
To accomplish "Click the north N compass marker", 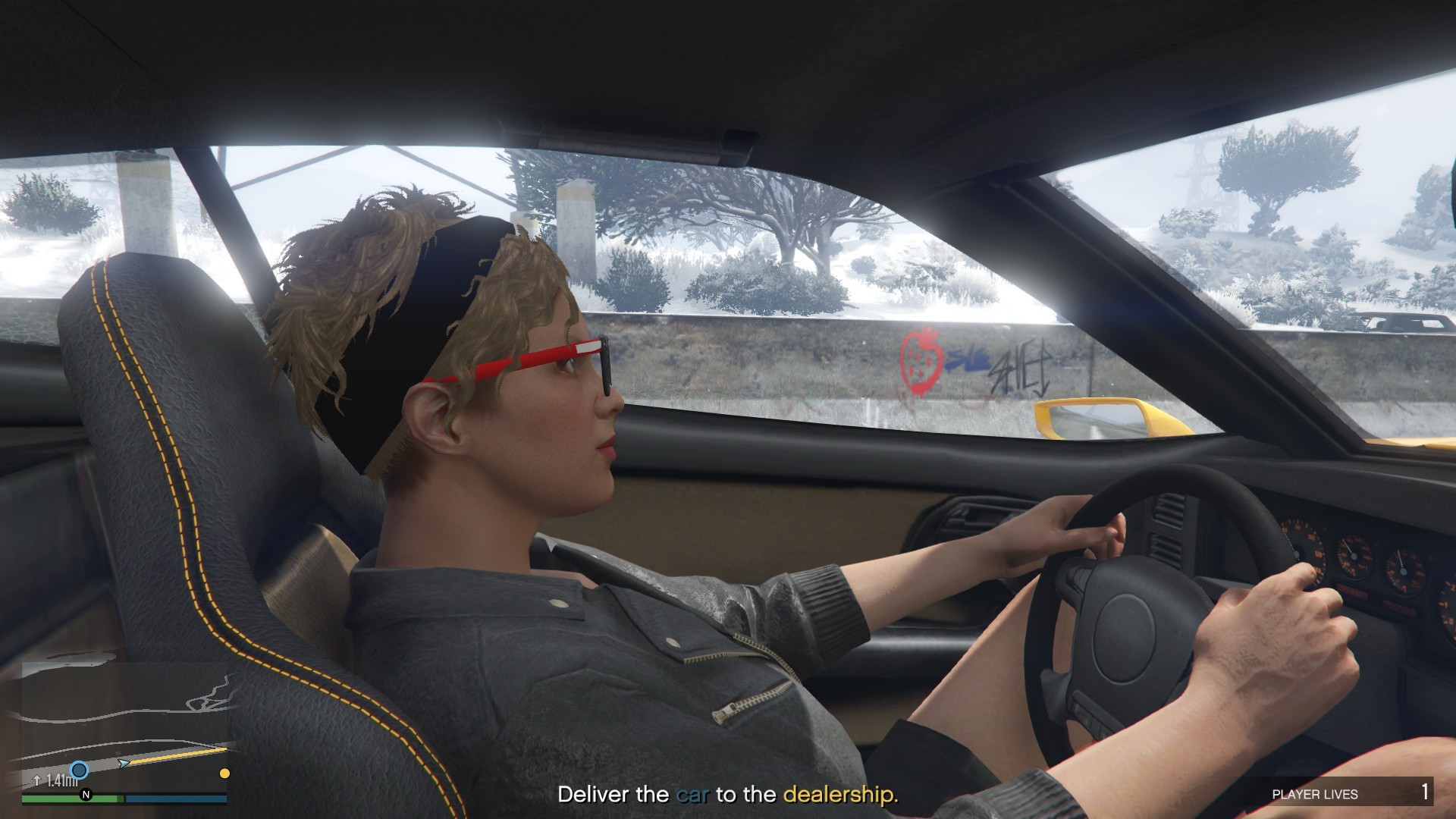I will [86, 795].
